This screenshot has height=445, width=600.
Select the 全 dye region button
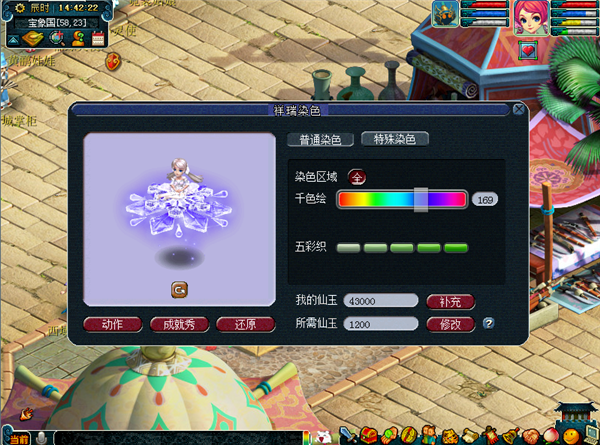pyautogui.click(x=357, y=177)
